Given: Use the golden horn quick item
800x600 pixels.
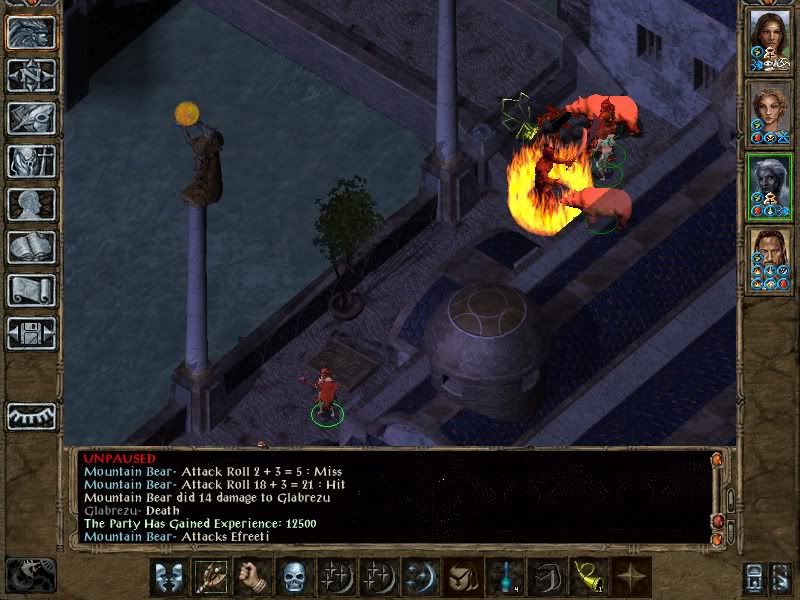Looking at the screenshot, I should [590, 578].
